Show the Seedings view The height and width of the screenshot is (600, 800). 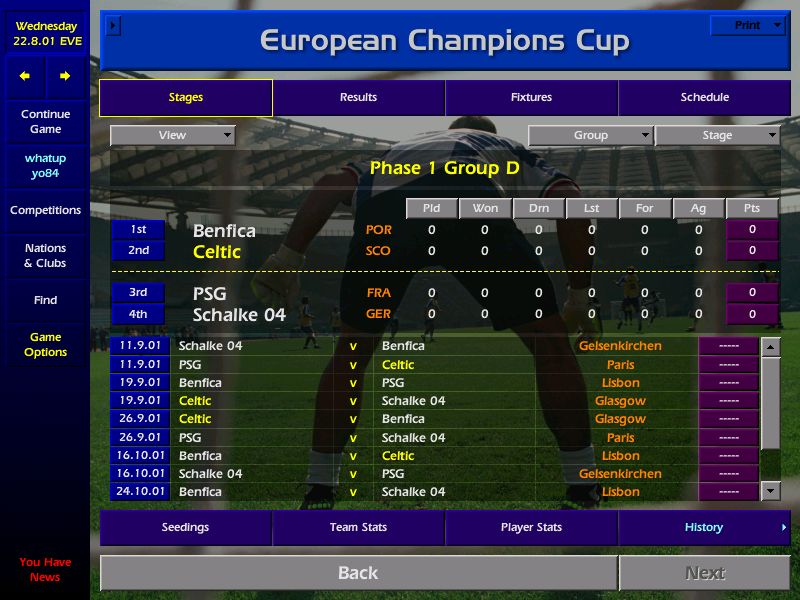185,528
